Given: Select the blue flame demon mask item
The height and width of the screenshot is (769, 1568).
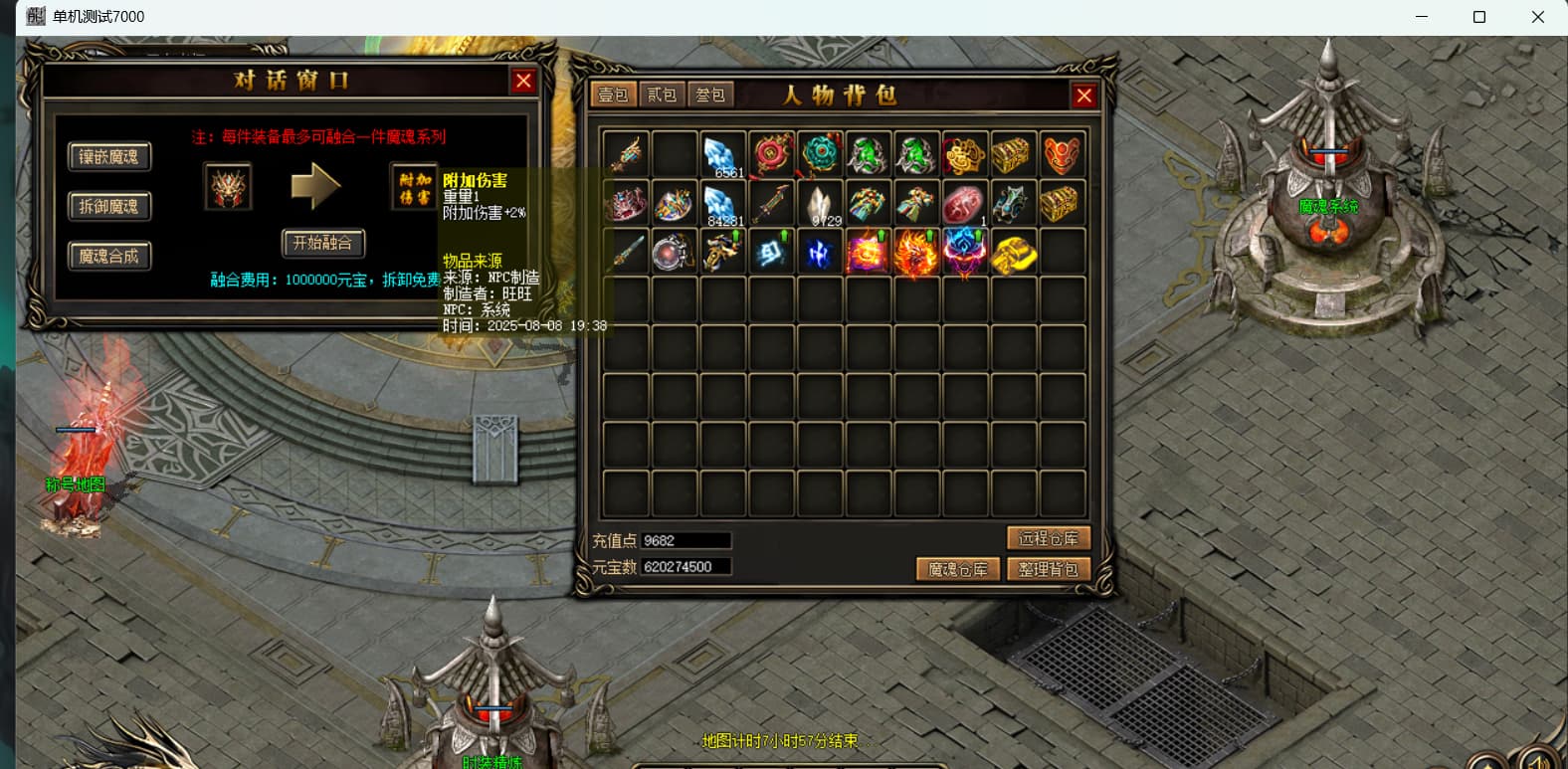Looking at the screenshot, I should (964, 253).
